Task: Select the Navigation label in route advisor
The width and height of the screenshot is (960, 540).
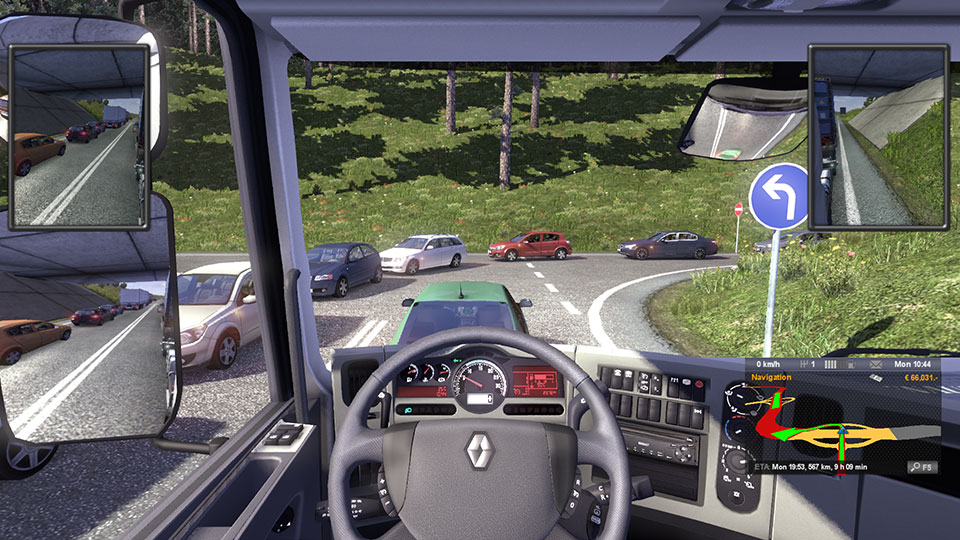Action: point(771,378)
